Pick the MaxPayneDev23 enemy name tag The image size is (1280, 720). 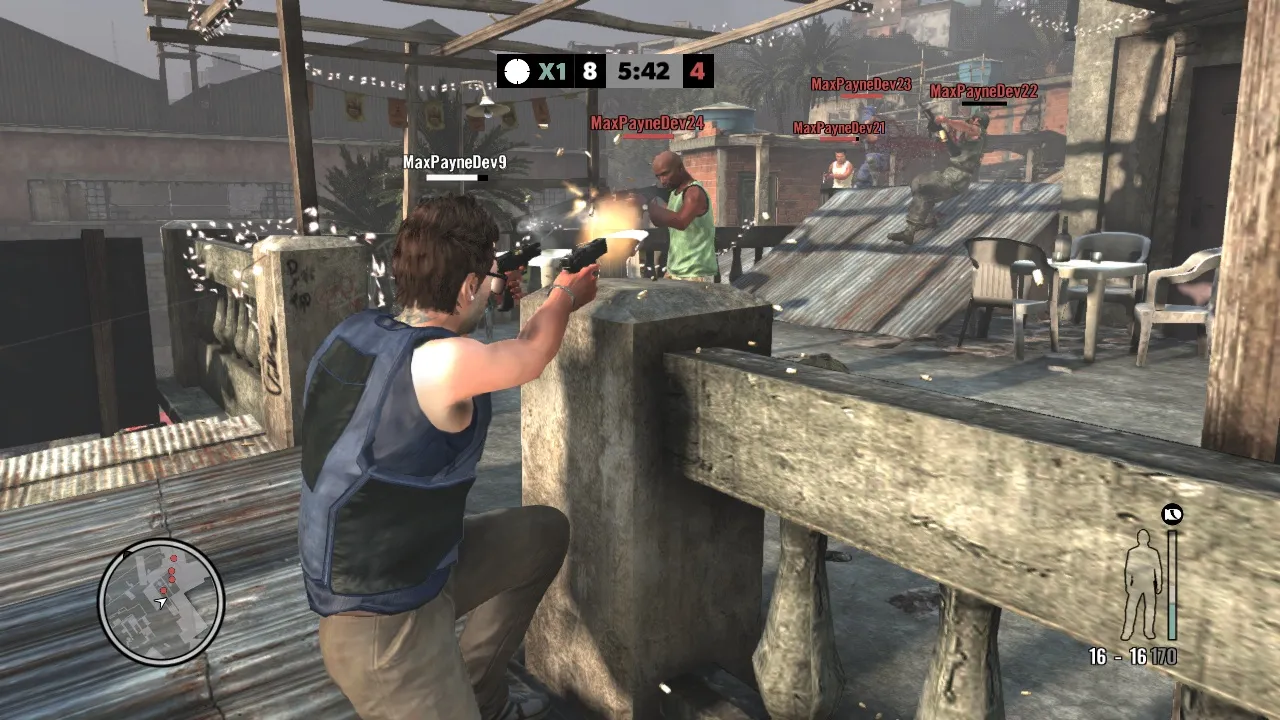861,85
